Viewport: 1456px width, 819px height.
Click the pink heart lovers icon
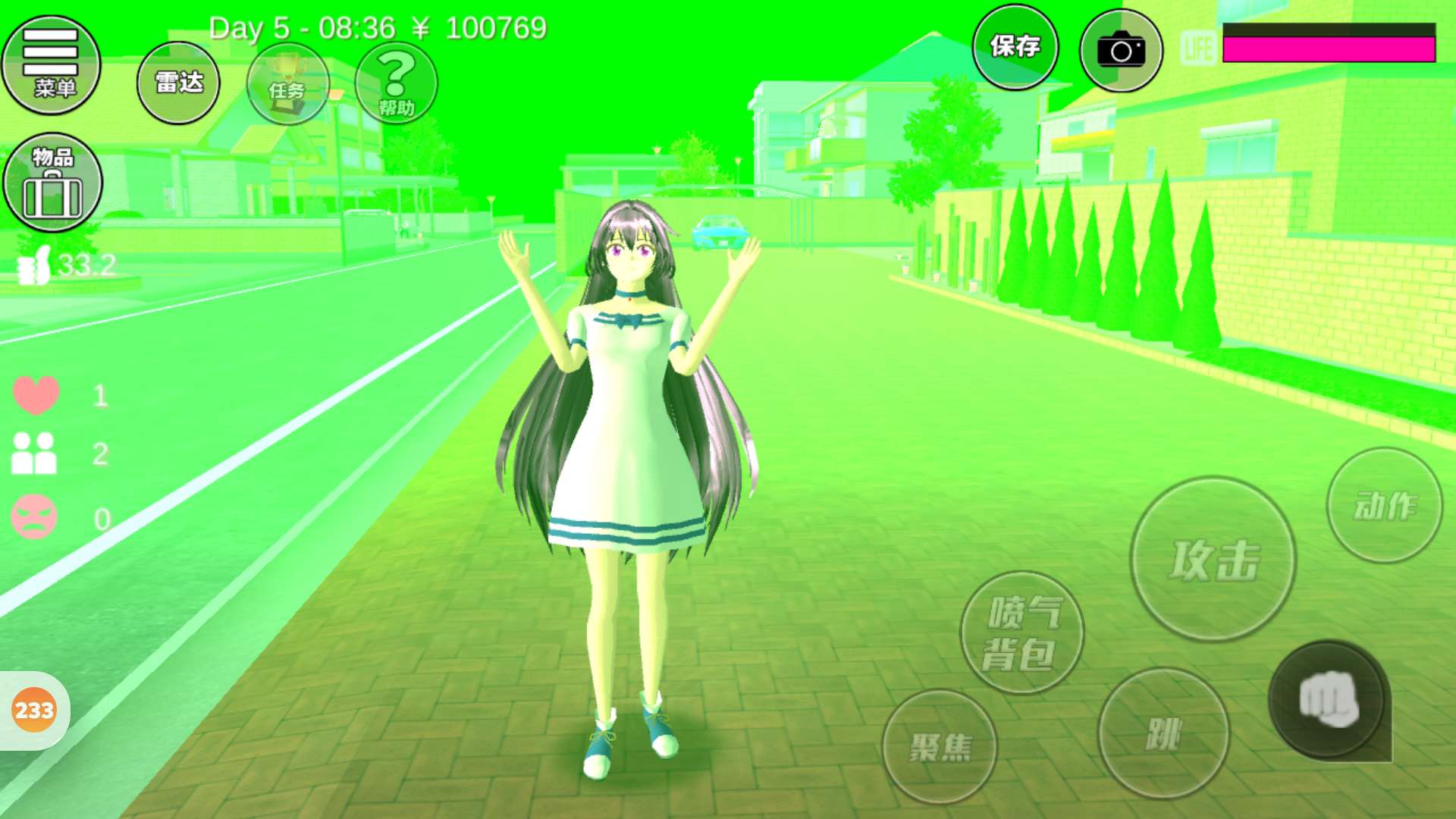click(x=36, y=394)
